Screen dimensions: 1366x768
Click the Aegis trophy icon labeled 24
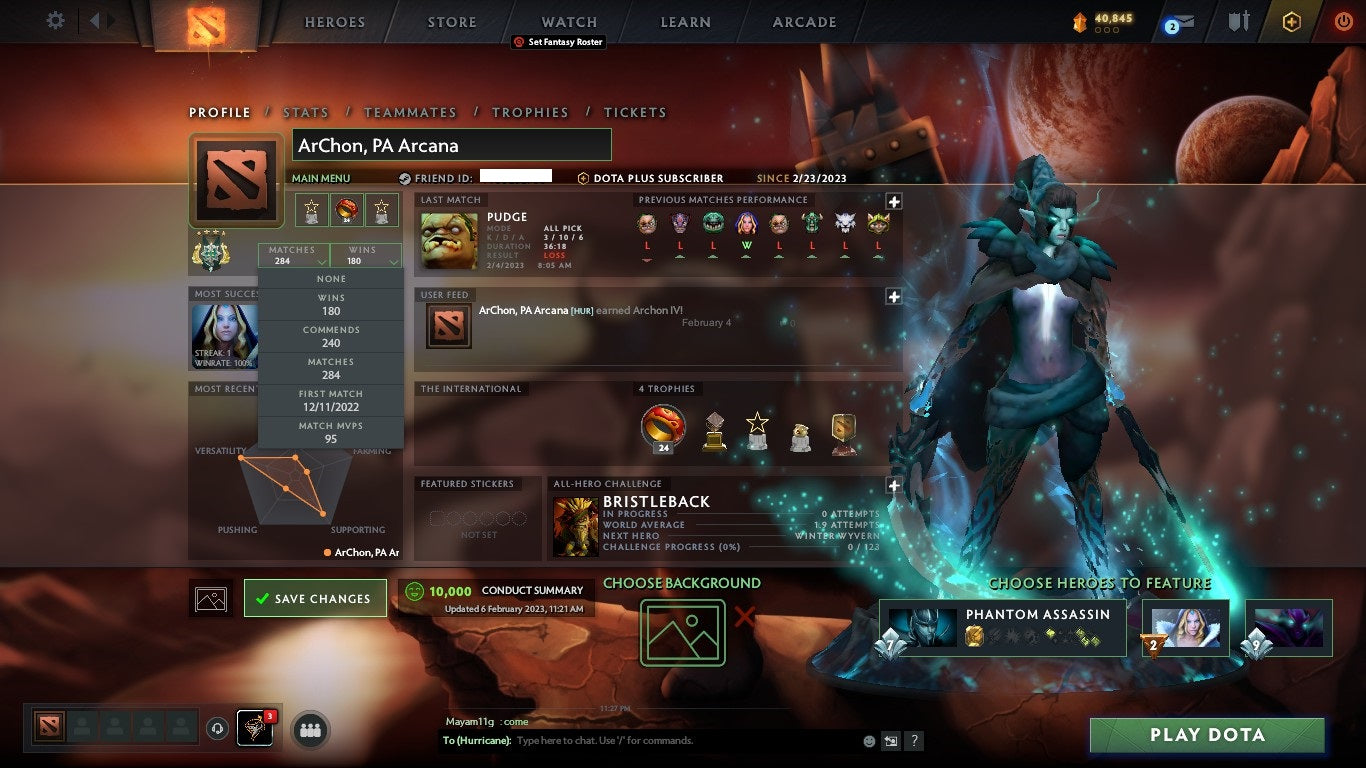[x=663, y=428]
